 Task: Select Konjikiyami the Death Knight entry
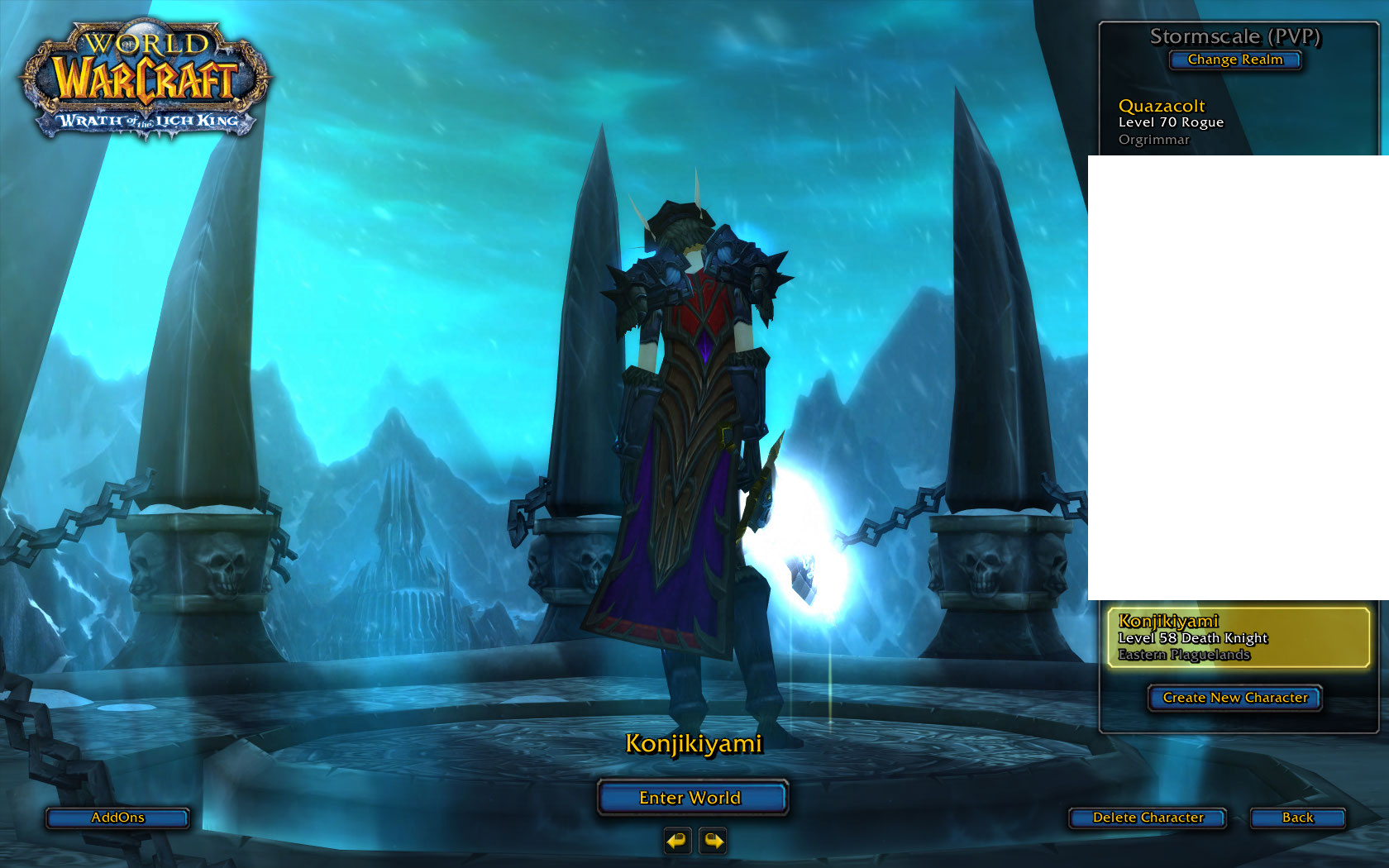tap(1238, 637)
